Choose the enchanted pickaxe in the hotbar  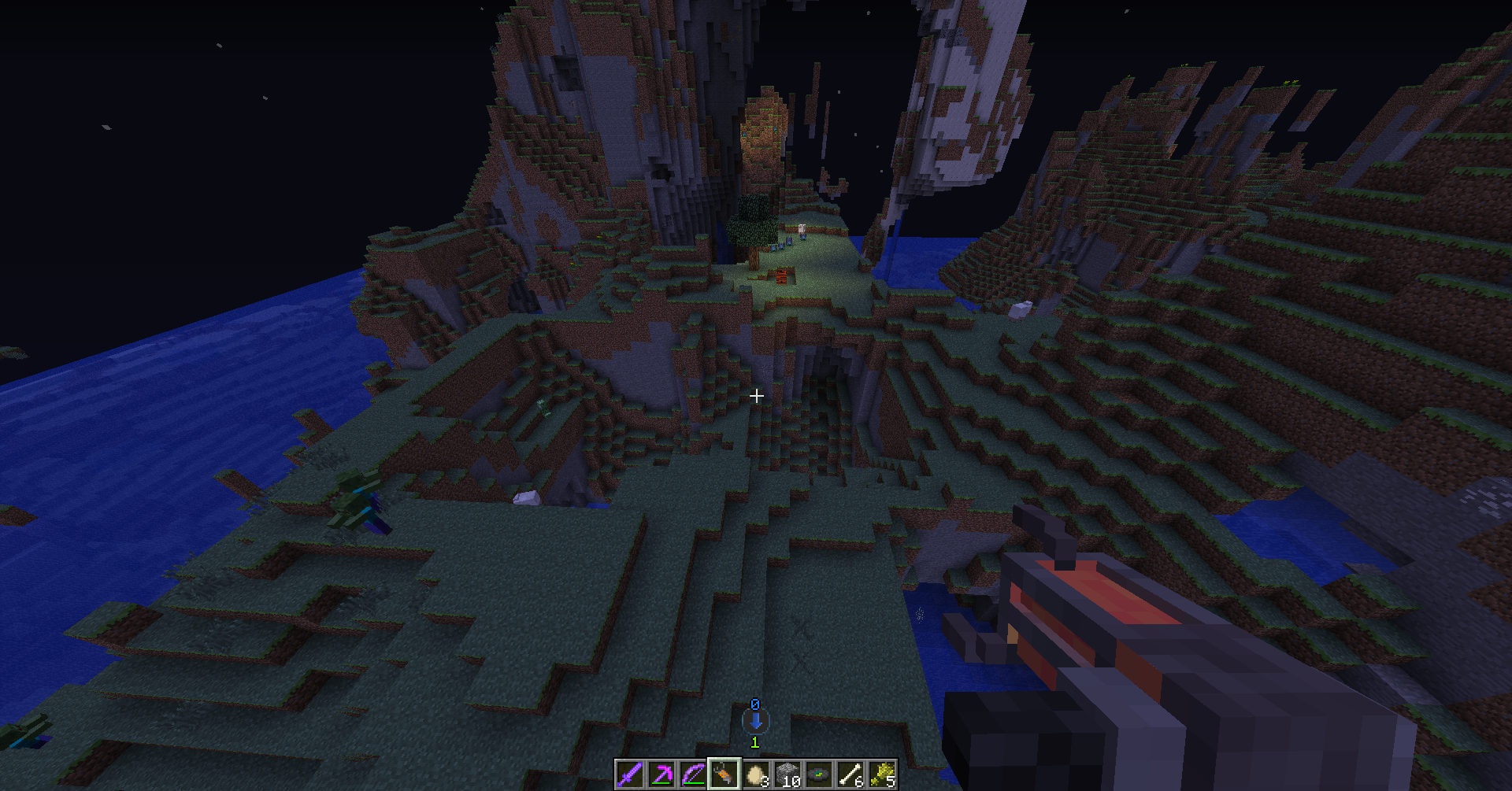pyautogui.click(x=661, y=774)
